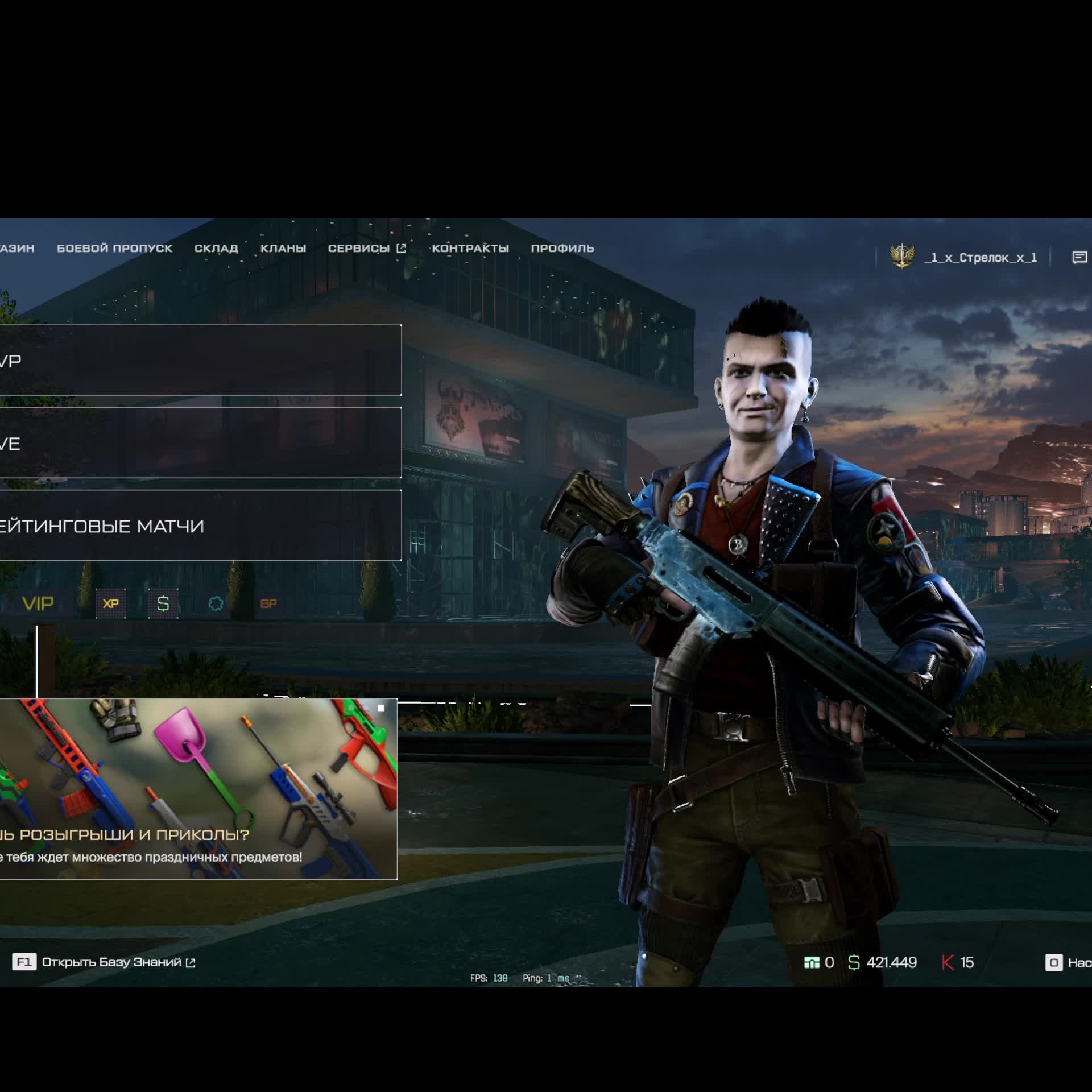Viewport: 1092px width, 1092px height.
Task: Open the Сервисы external link
Action: [367, 248]
